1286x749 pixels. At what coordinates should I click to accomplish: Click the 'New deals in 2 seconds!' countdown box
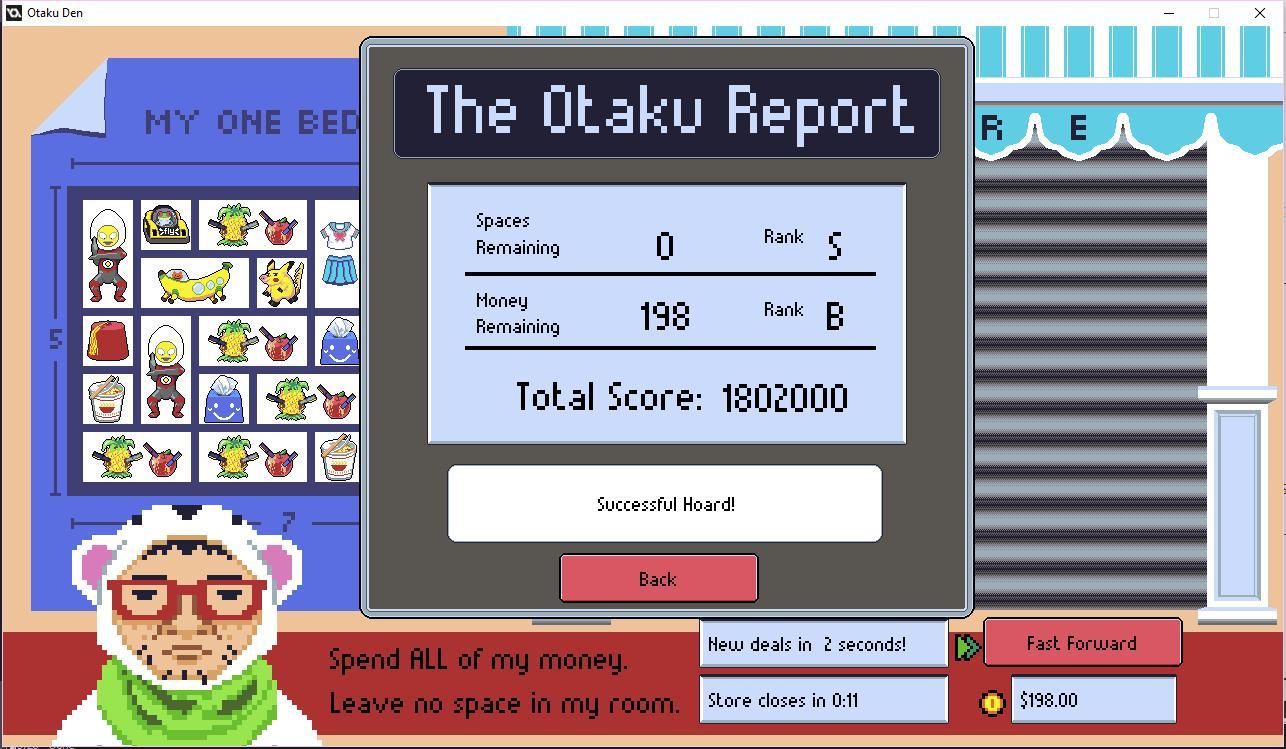point(822,643)
